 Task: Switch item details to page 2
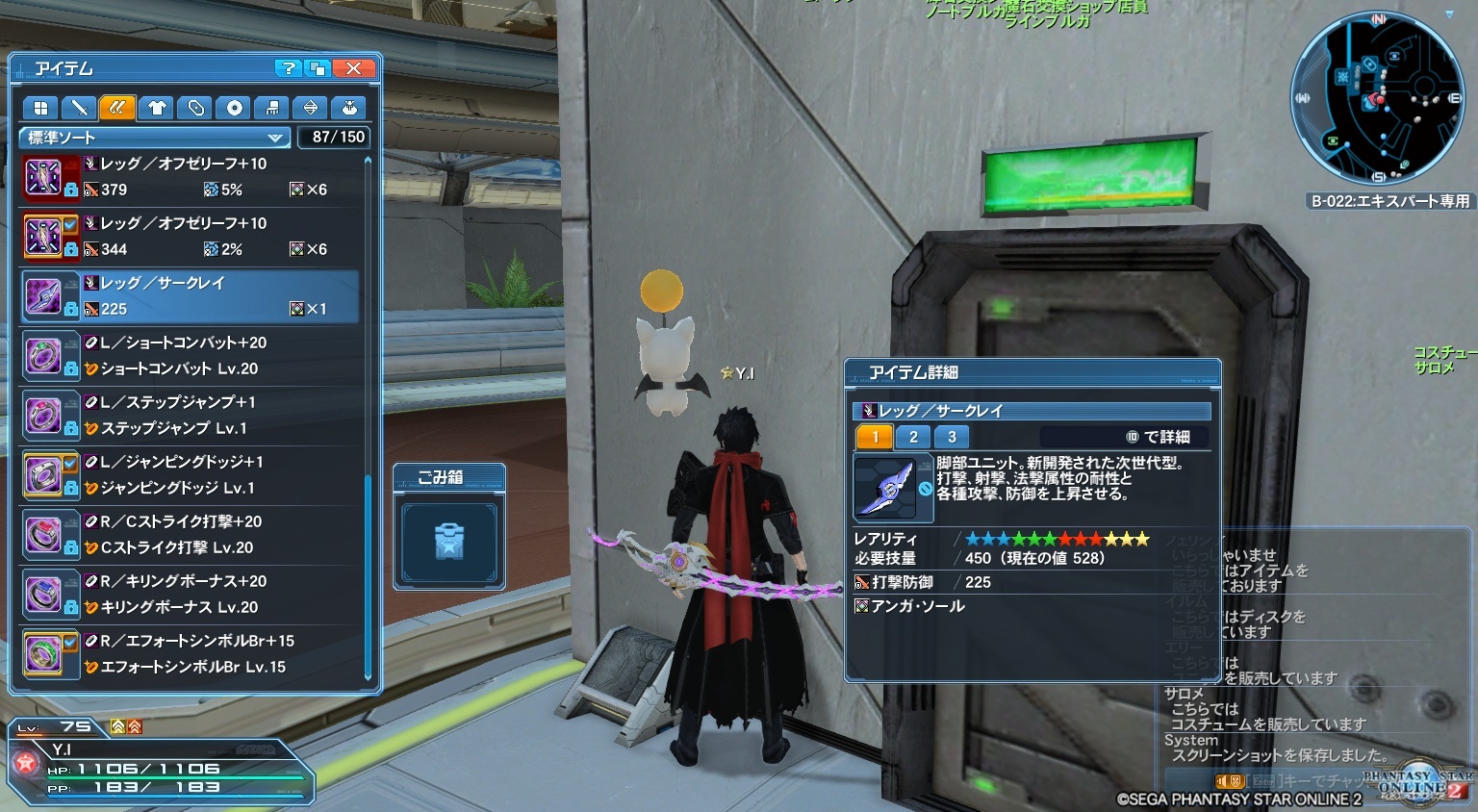pos(913,437)
